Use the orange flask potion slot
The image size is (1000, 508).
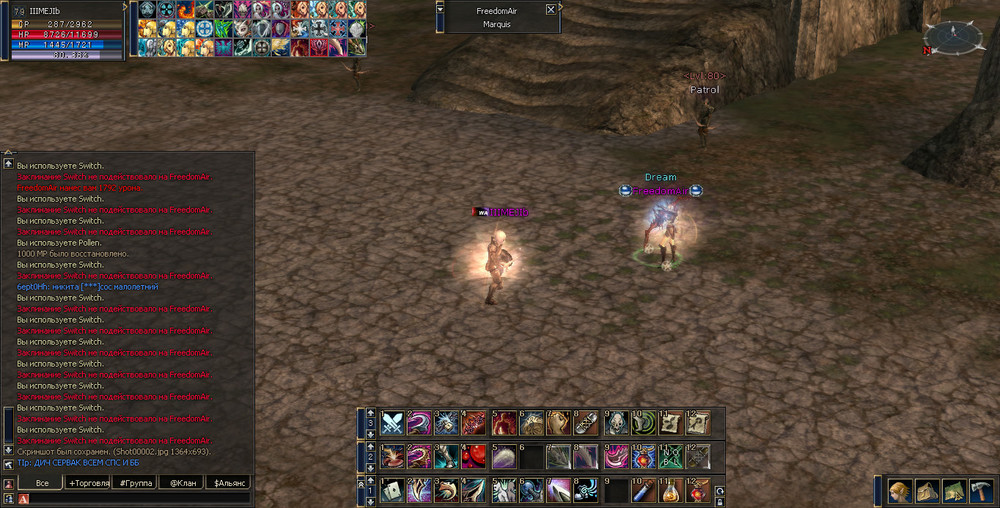click(x=671, y=491)
